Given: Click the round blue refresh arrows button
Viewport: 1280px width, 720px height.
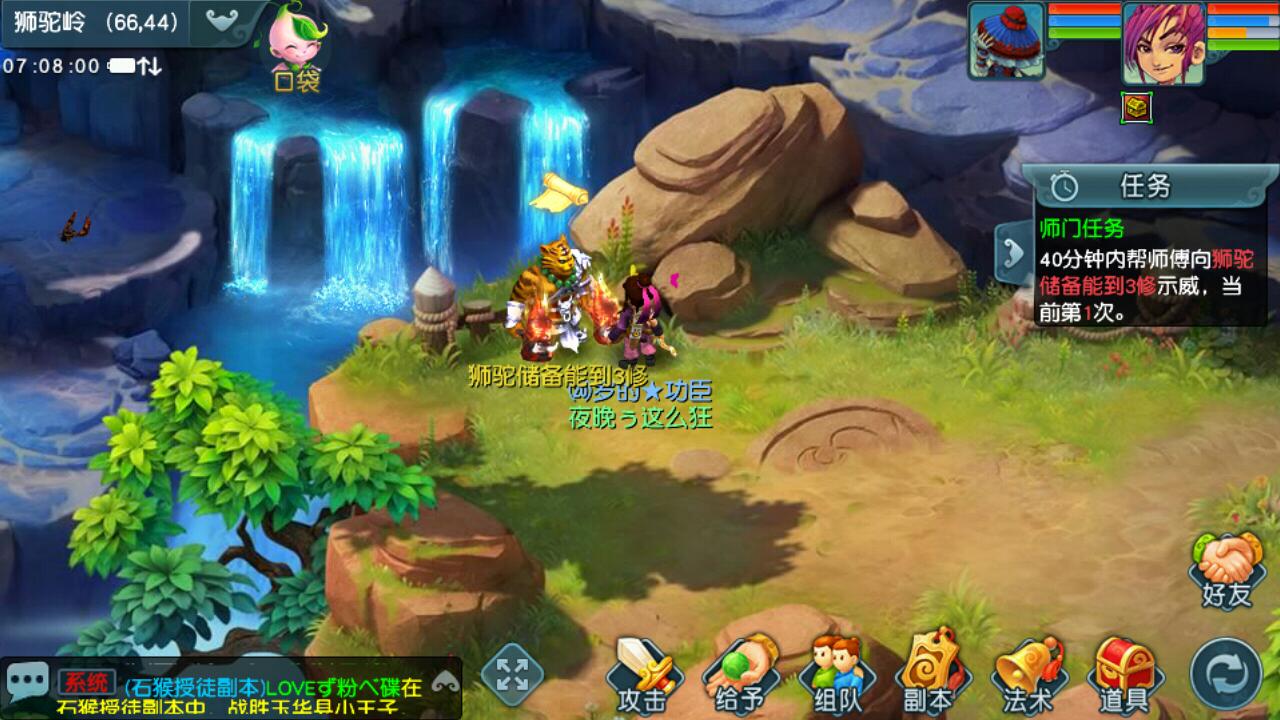Looking at the screenshot, I should [x=1226, y=674].
